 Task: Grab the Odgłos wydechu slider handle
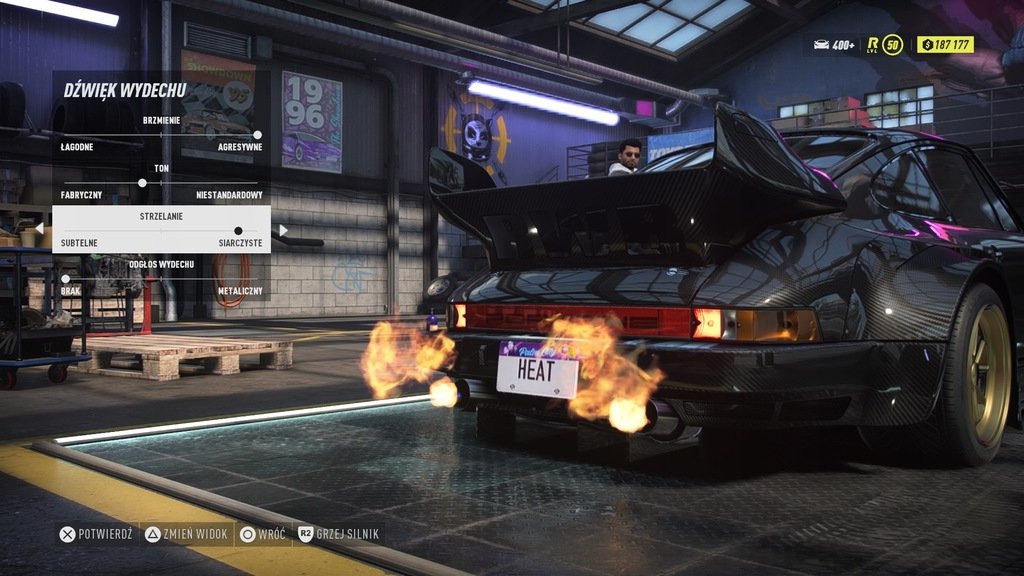[66, 279]
